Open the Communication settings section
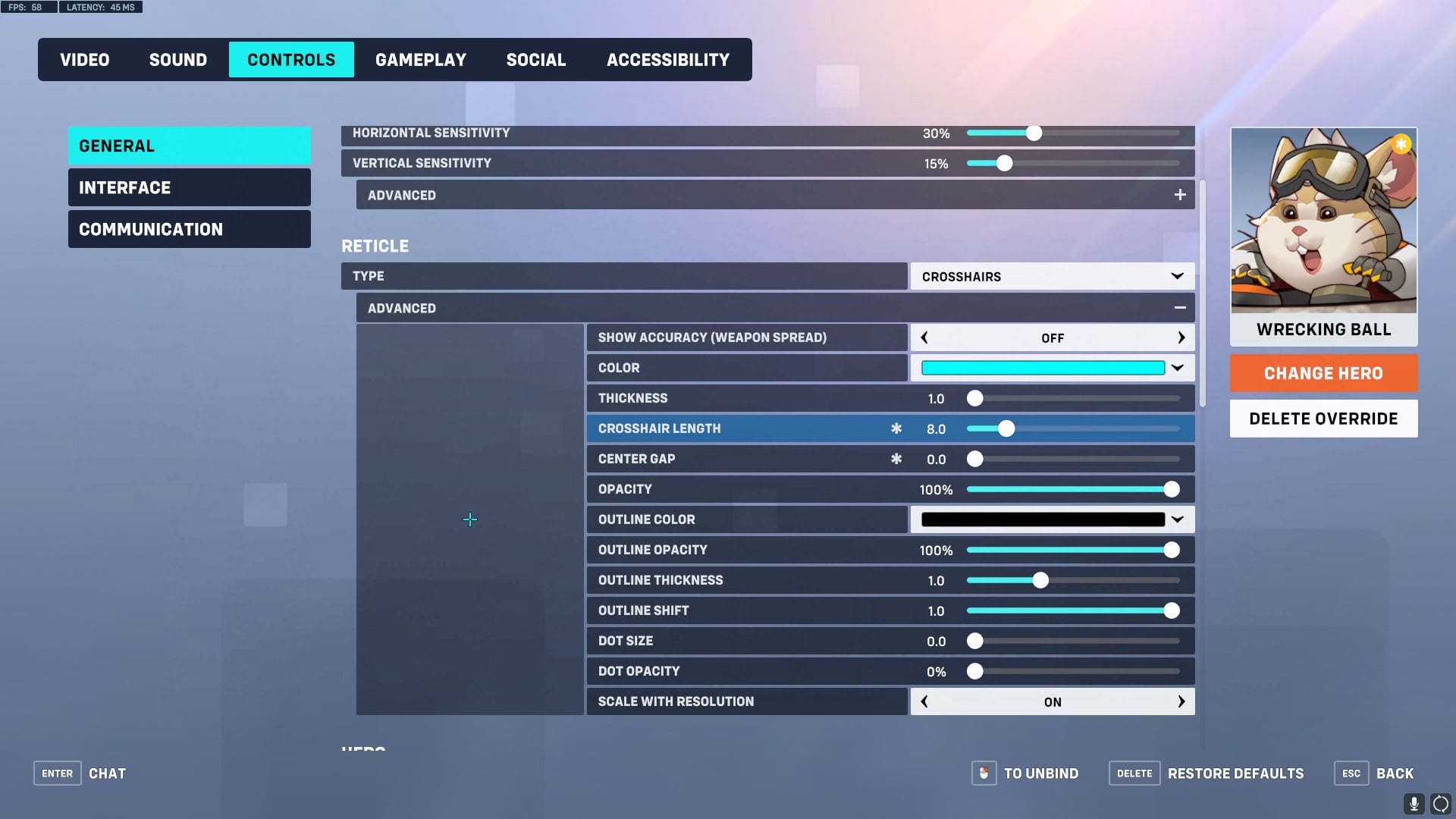Viewport: 1456px width, 819px height. [189, 228]
